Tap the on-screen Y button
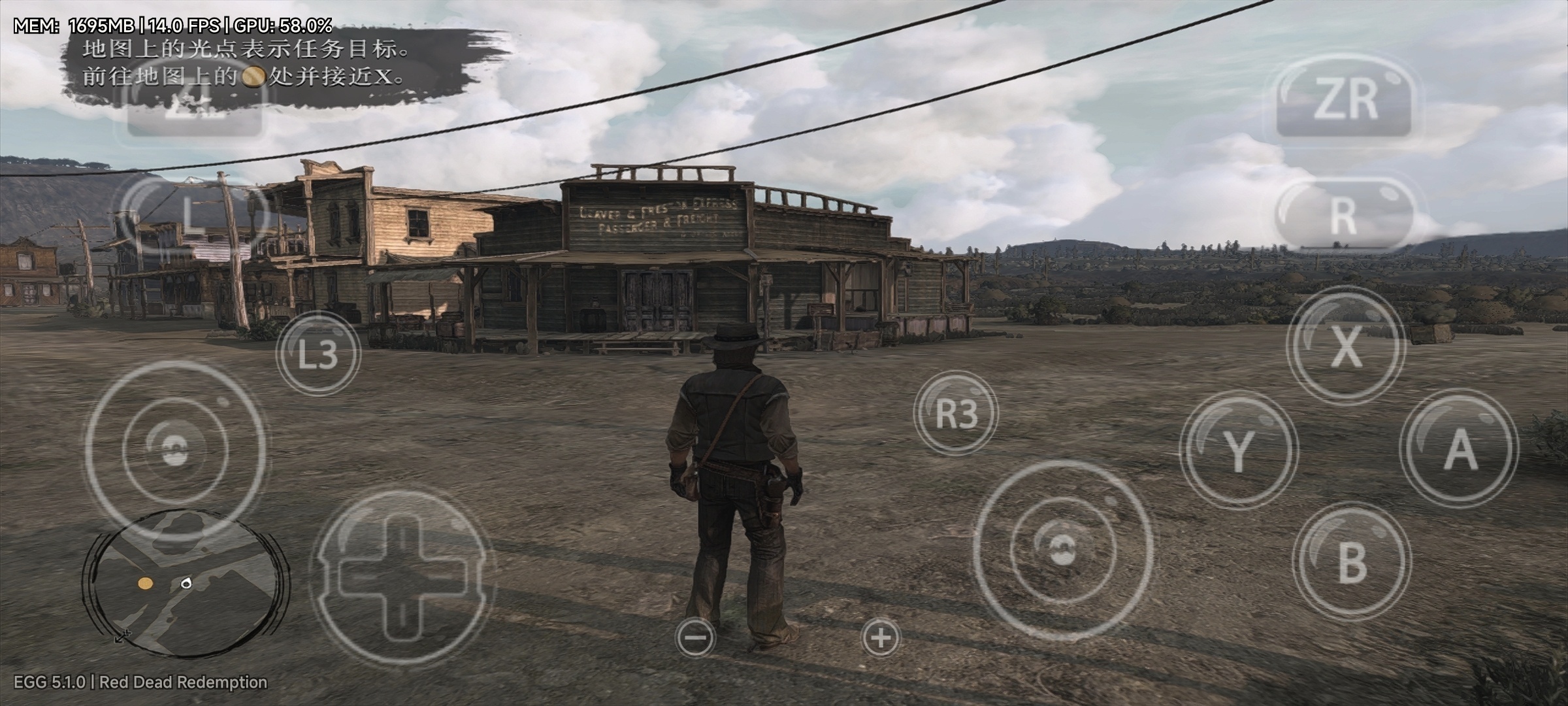This screenshot has width=1568, height=706. click(1239, 450)
